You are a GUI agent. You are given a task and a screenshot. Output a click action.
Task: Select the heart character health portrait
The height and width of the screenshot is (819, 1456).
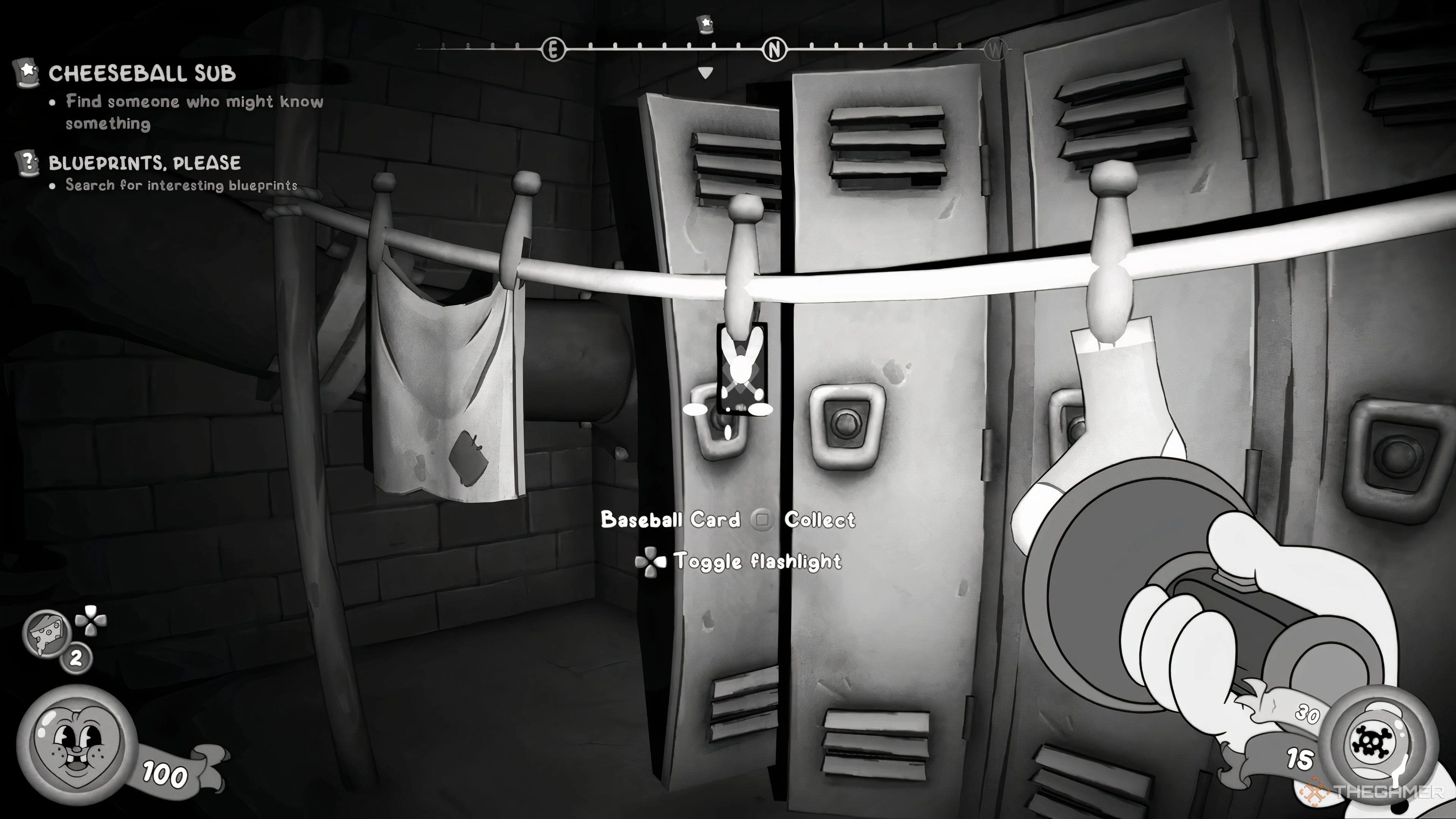click(76, 744)
